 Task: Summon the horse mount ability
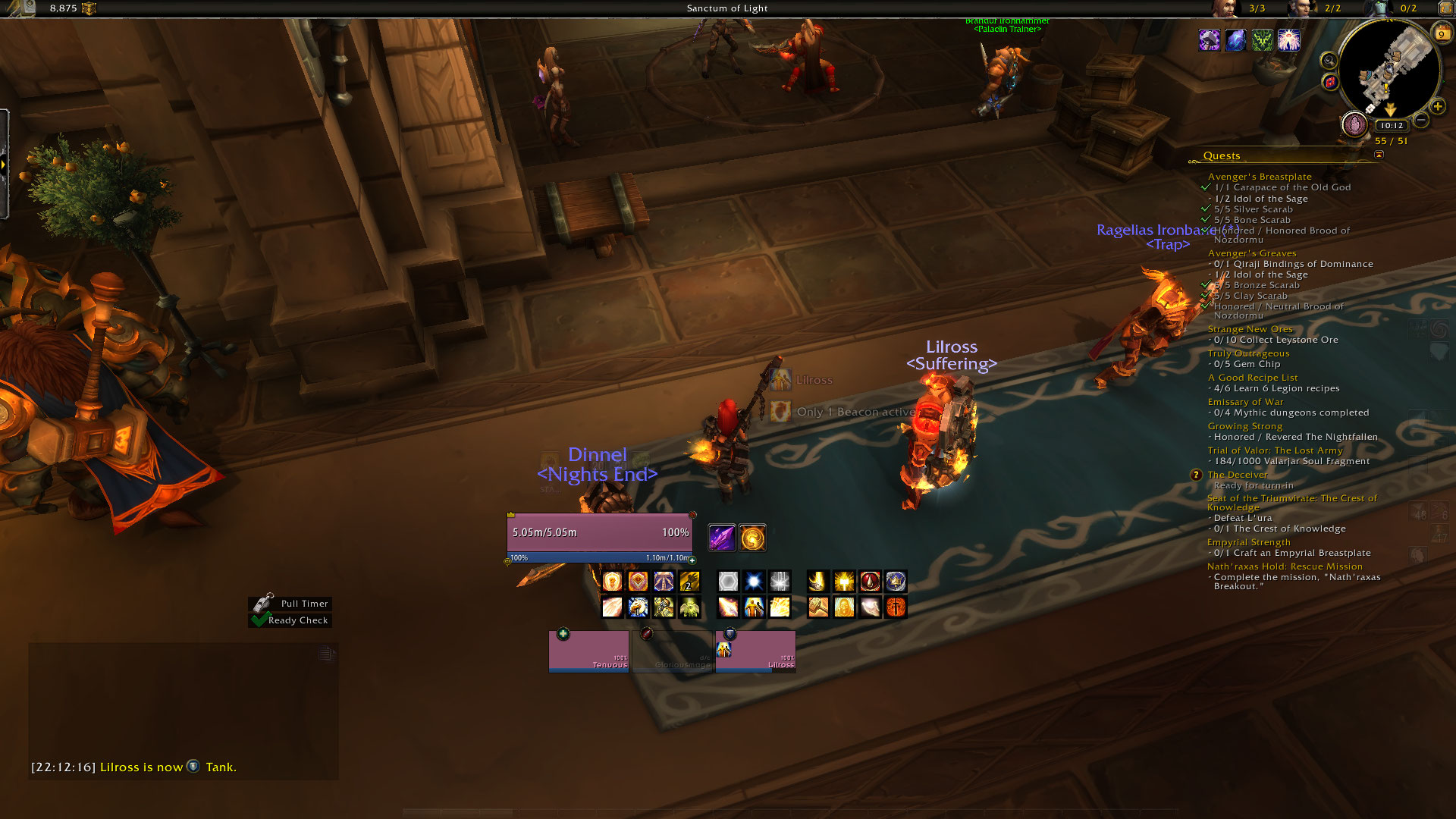[x=638, y=607]
